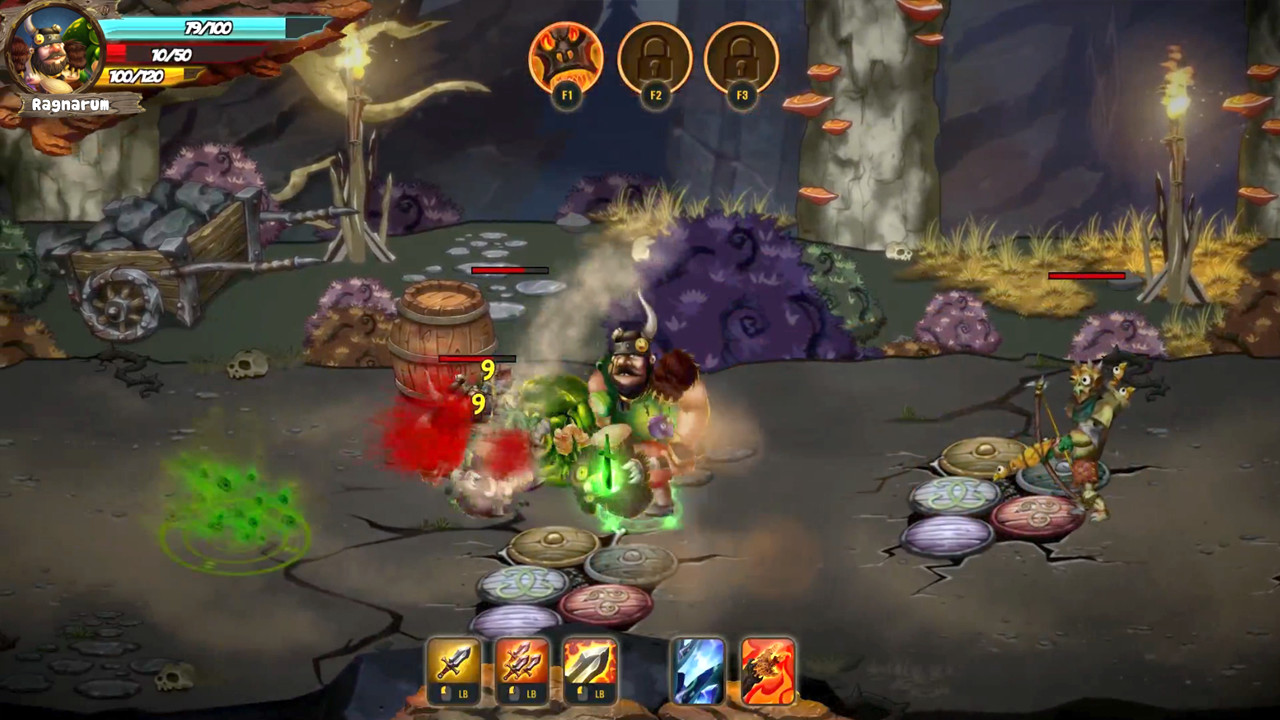Use the triple swords attack skill

tap(523, 662)
